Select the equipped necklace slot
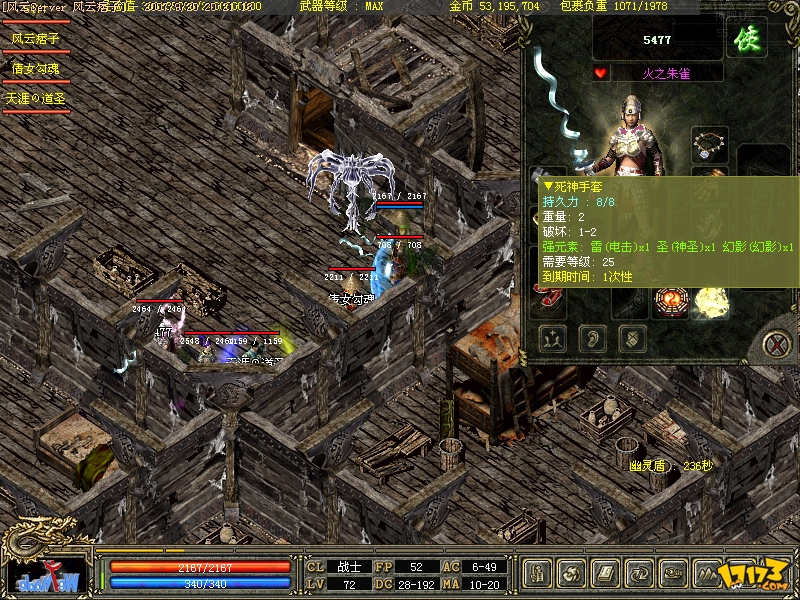800x600 pixels. point(710,144)
